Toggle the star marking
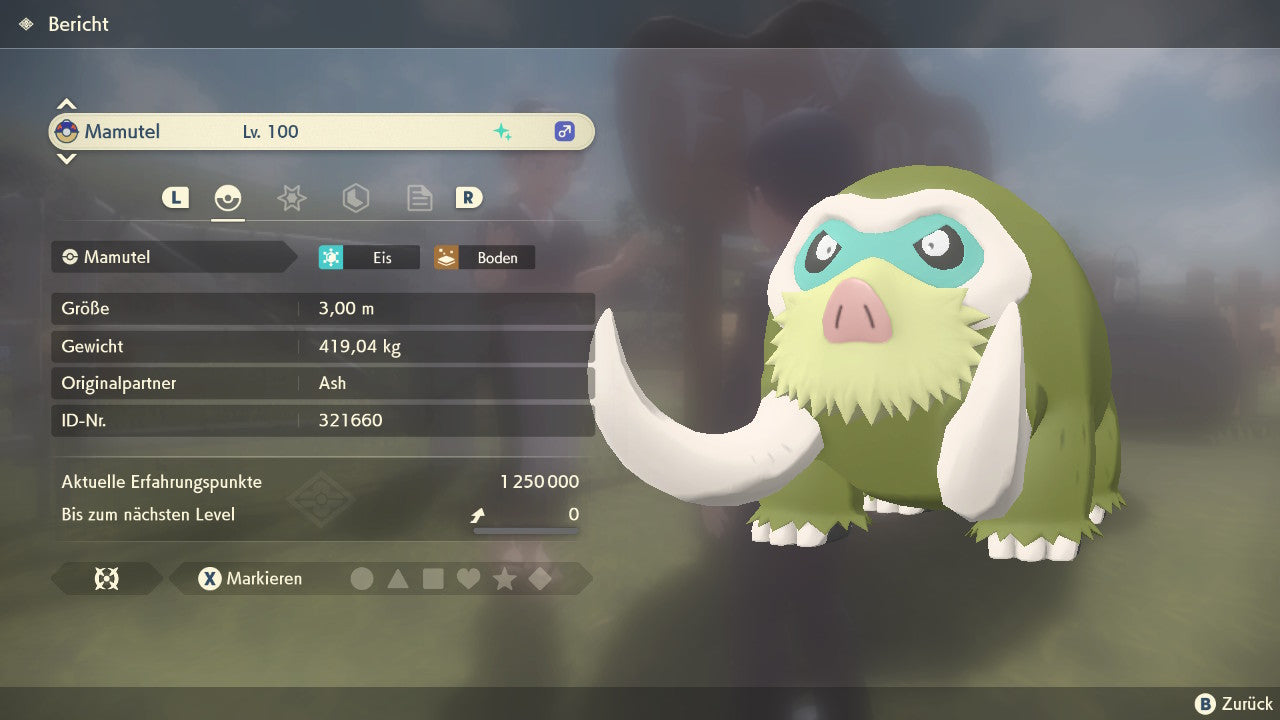 click(504, 578)
